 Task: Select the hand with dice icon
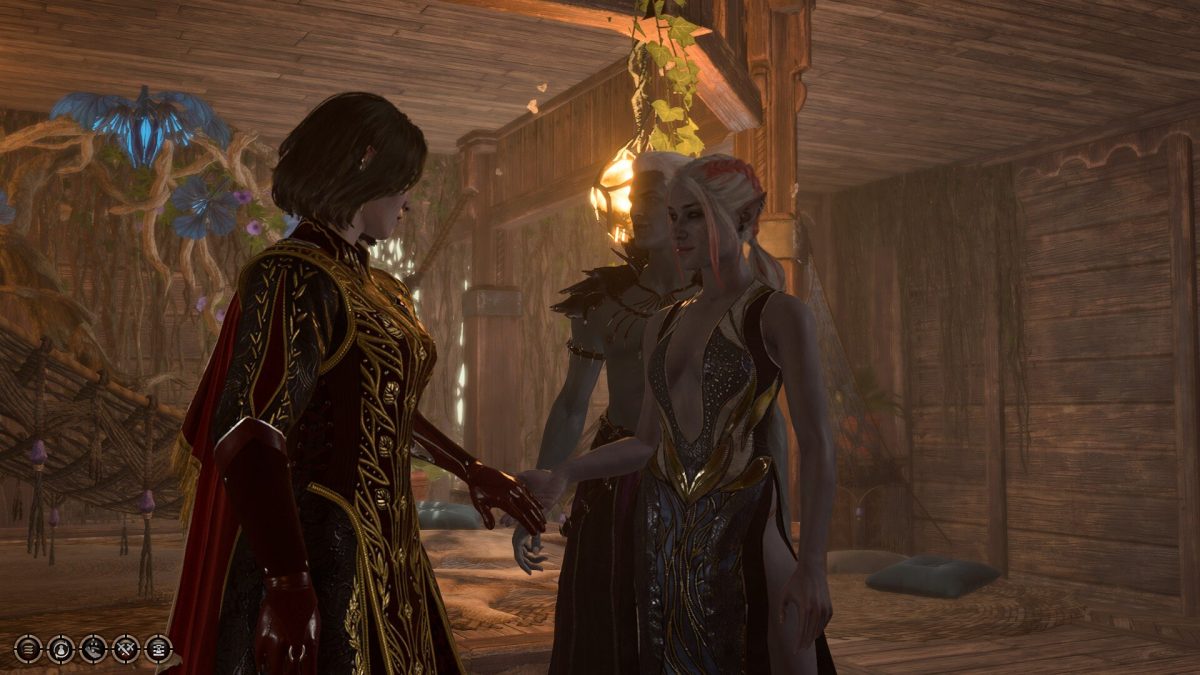pos(93,649)
